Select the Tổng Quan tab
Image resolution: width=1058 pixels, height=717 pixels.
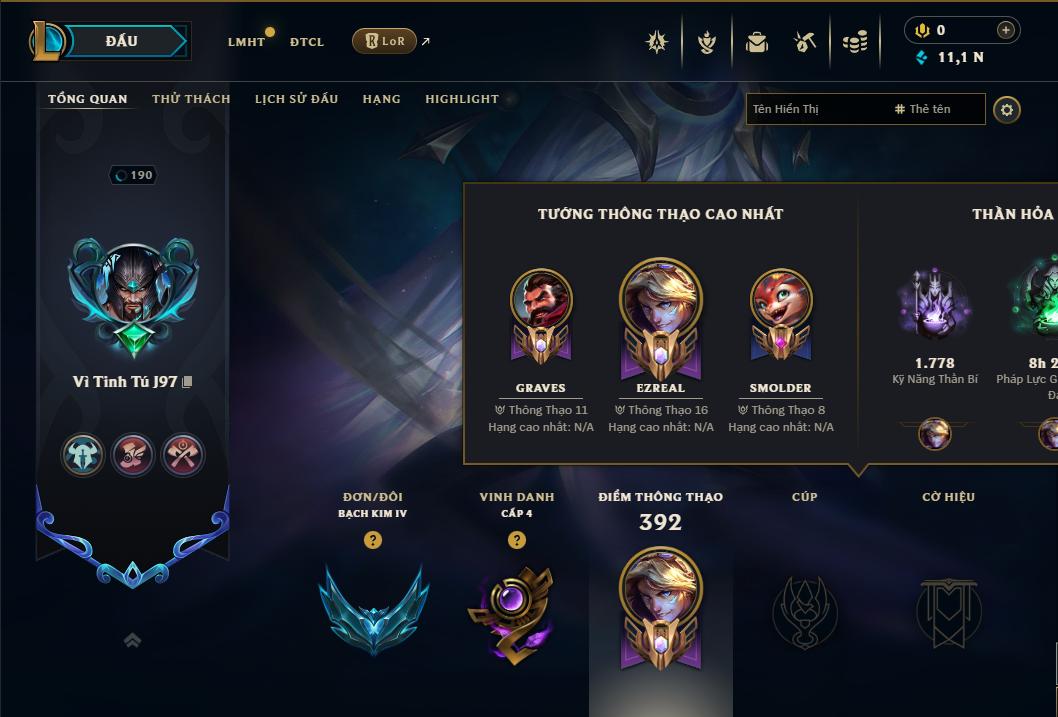88,99
